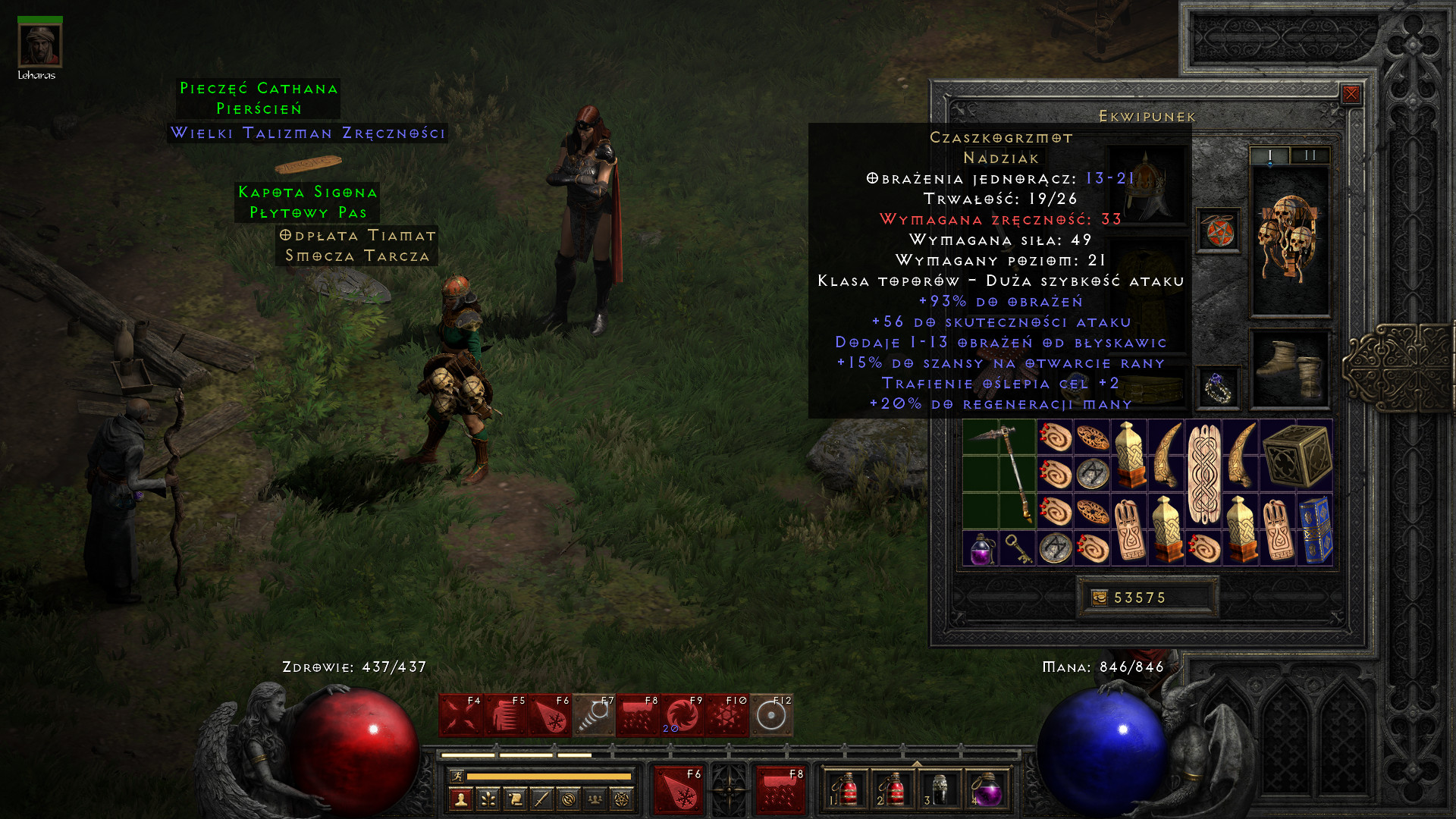Pick up the Horadric Cube in inventory
The width and height of the screenshot is (1456, 819).
[x=1297, y=455]
